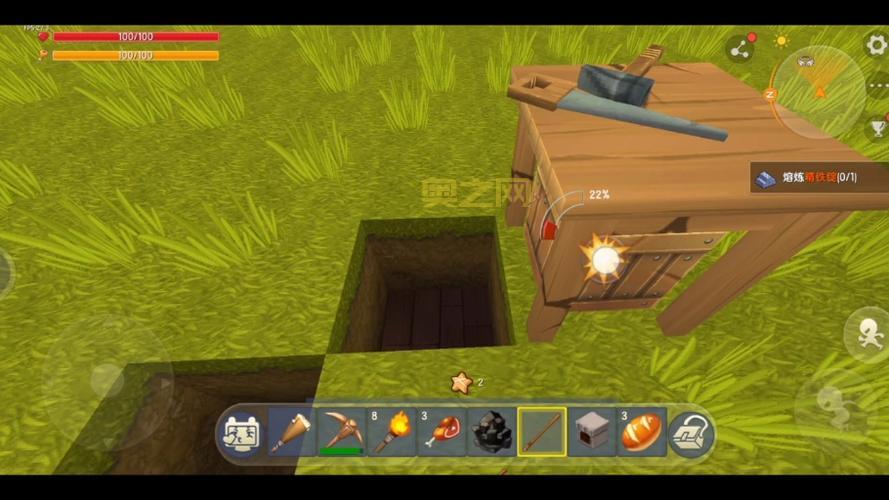
Task: Open the trophy achievements icon
Action: point(877,127)
